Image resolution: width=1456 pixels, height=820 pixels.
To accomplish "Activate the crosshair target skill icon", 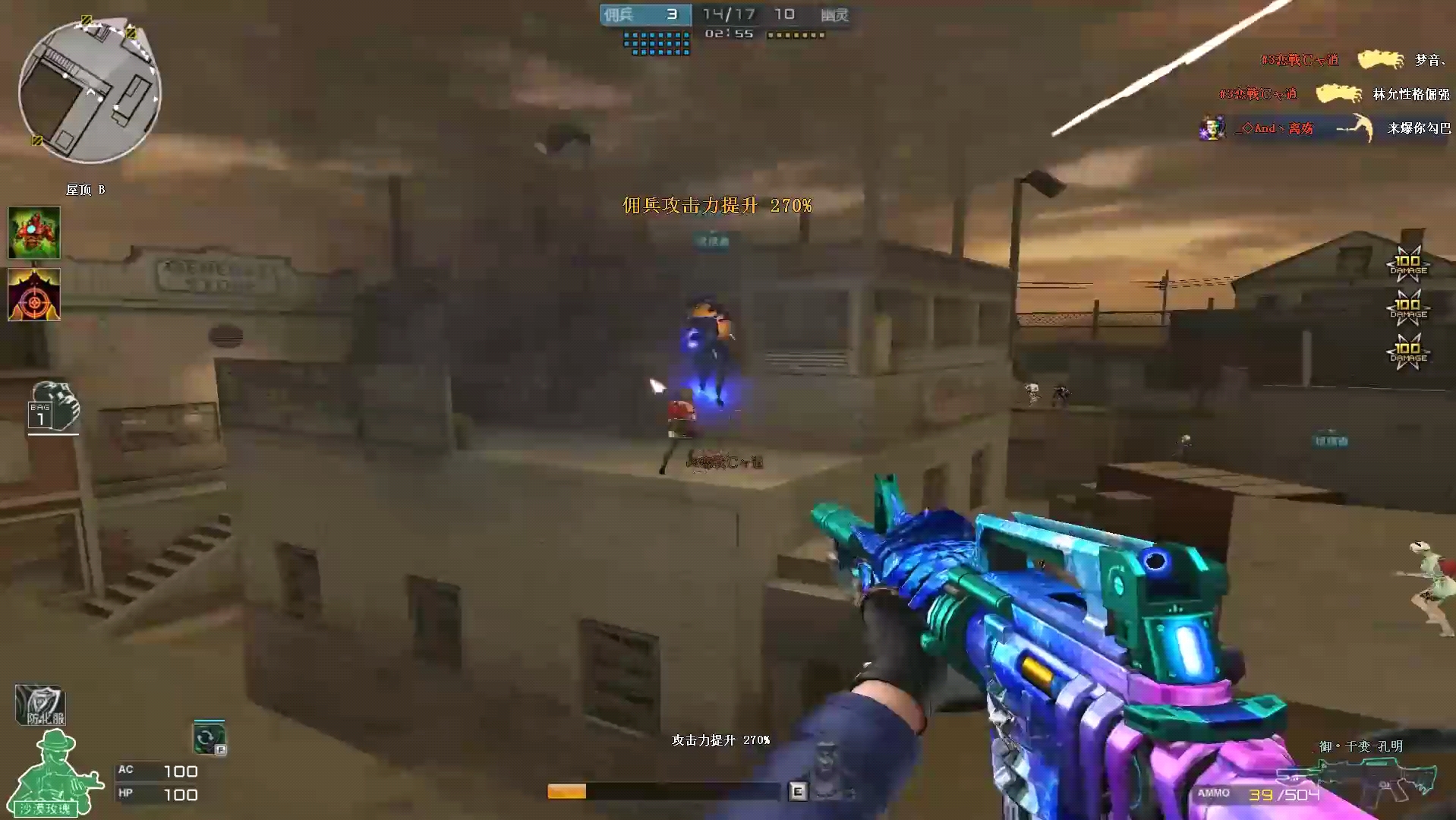I will click(34, 295).
